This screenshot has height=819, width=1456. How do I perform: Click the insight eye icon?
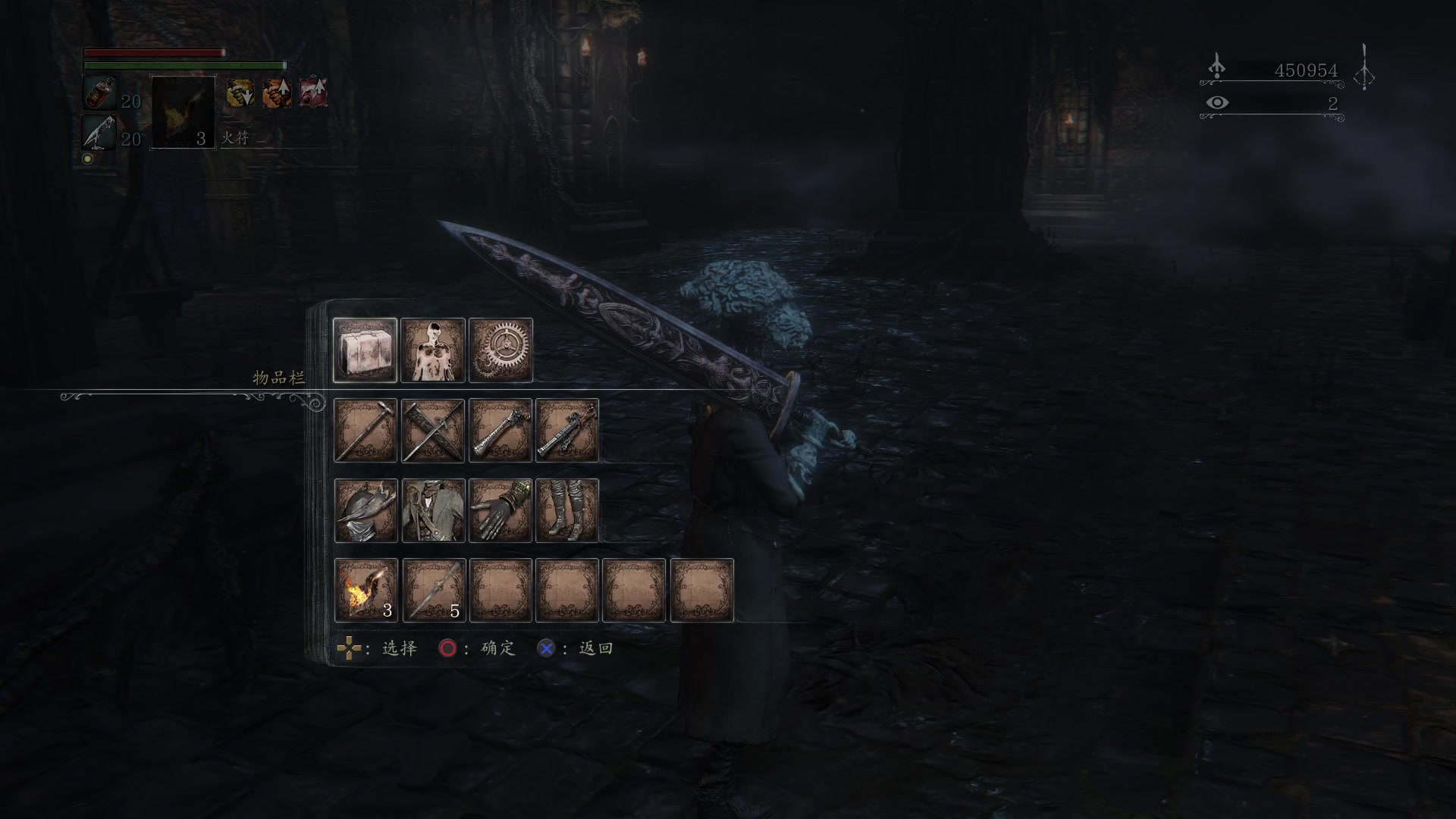click(x=1217, y=102)
